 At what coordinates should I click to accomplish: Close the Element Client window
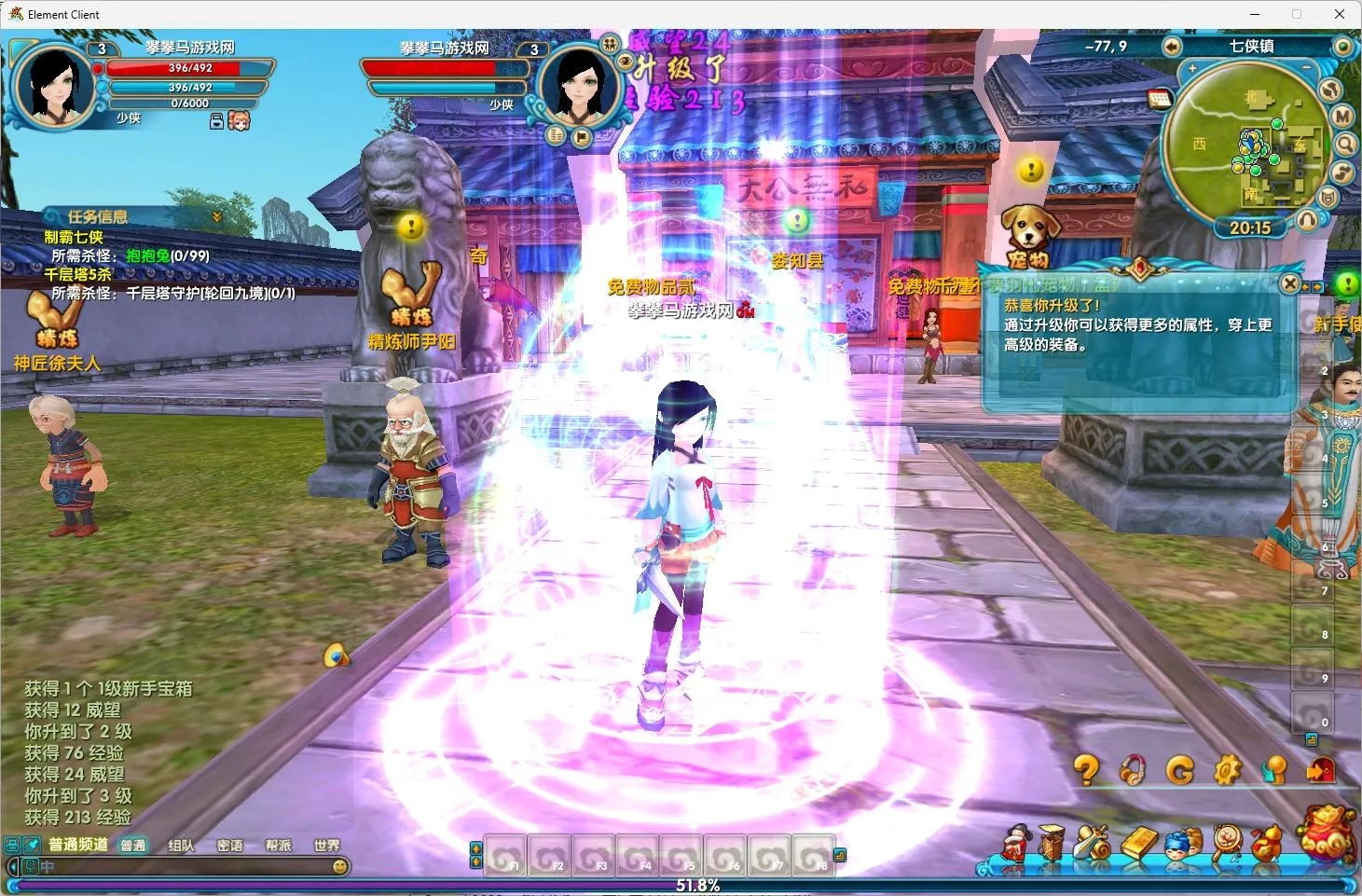pos(1339,14)
